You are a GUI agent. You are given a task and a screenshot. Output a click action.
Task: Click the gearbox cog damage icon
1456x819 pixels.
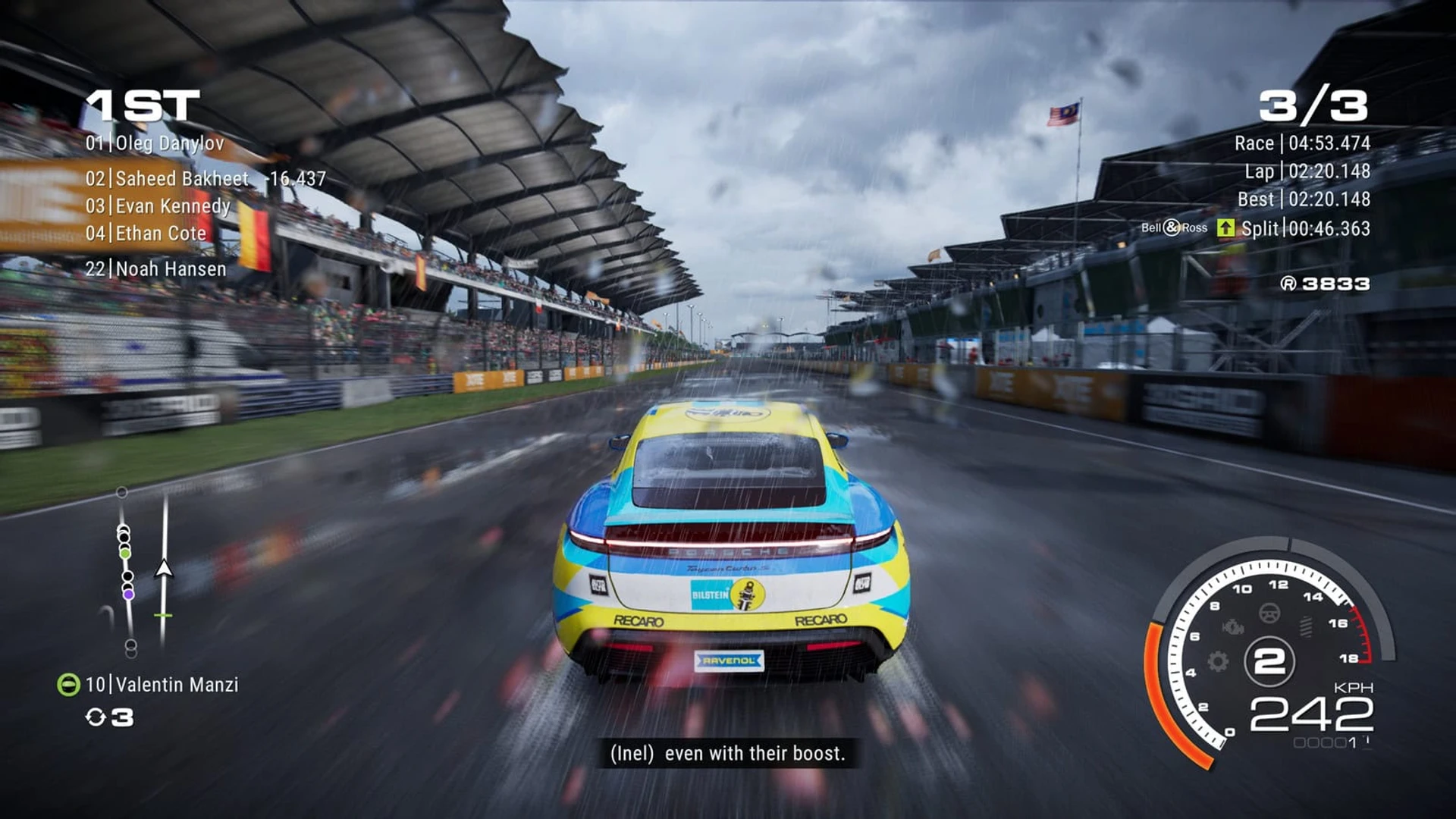[1218, 661]
